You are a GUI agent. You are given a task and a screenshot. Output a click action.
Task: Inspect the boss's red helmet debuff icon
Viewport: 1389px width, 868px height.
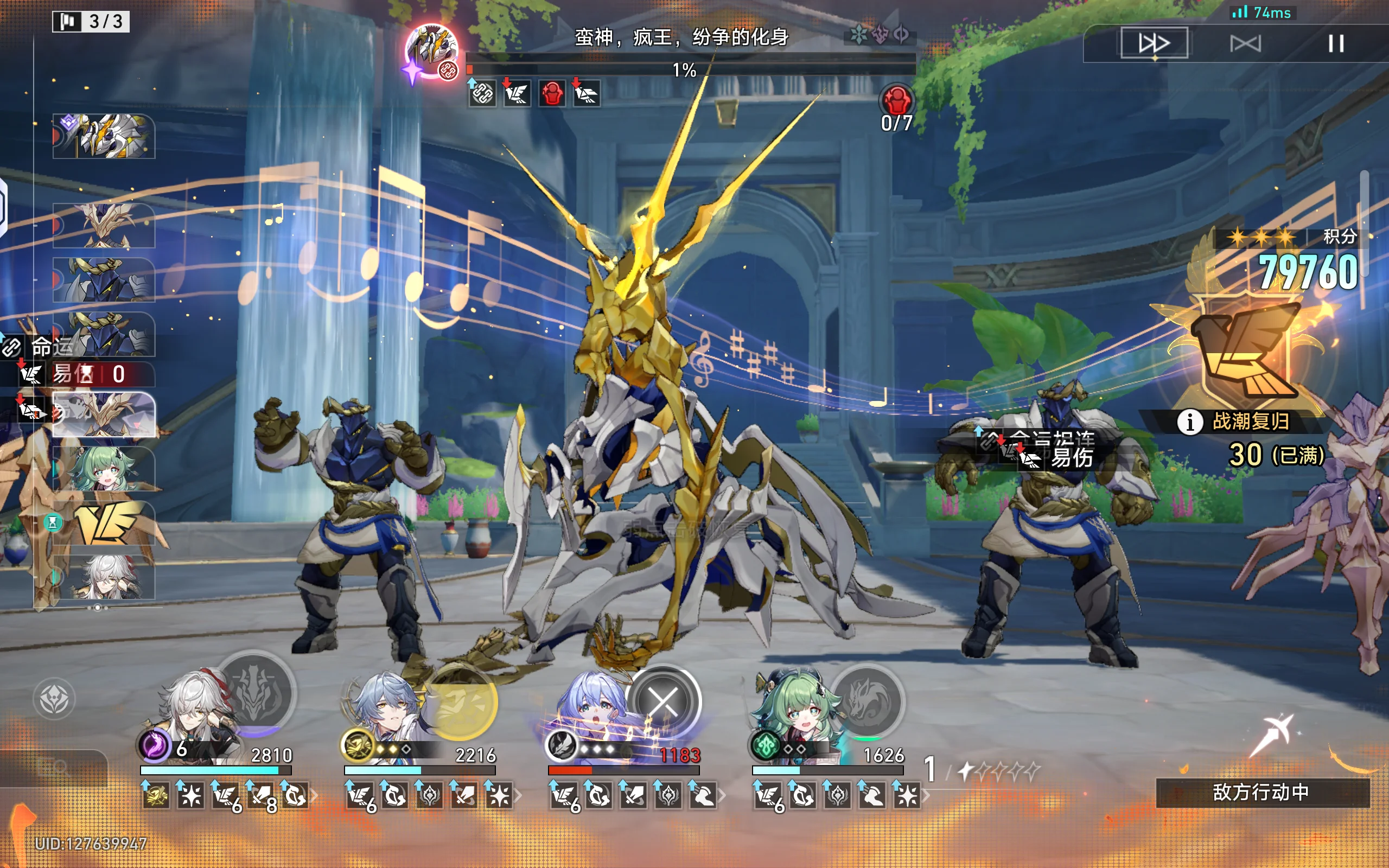point(552,93)
